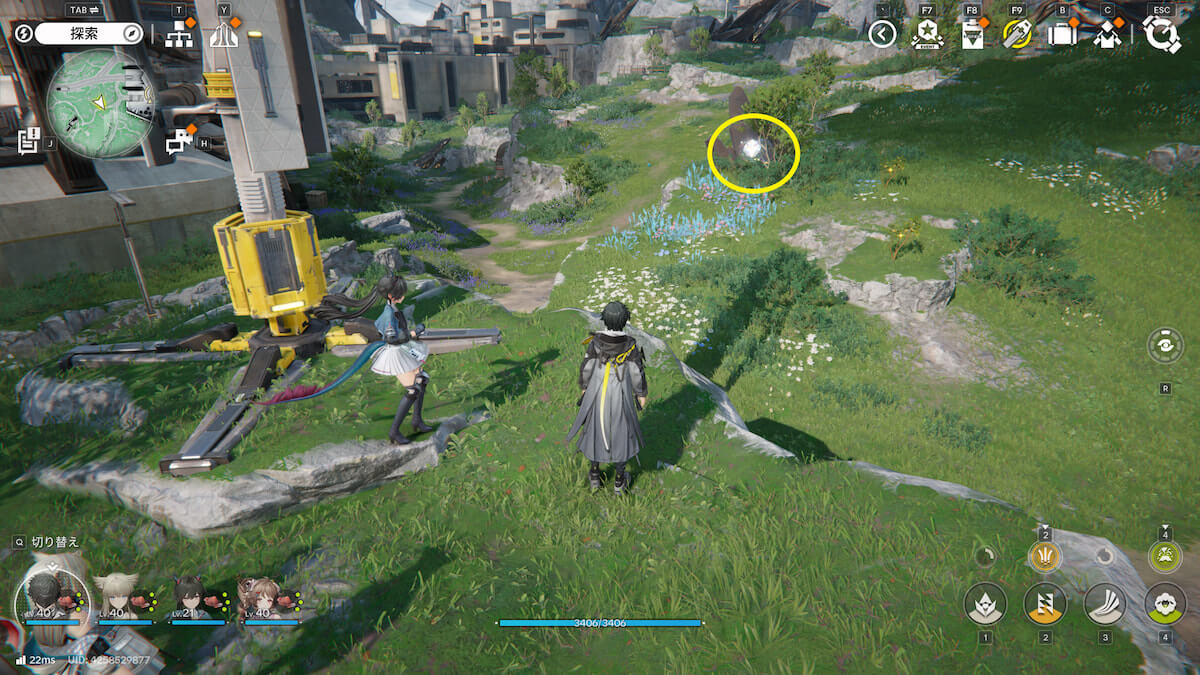This screenshot has width=1200, height=675.
Task: Open the suitcase backpack icon
Action: click(1062, 35)
